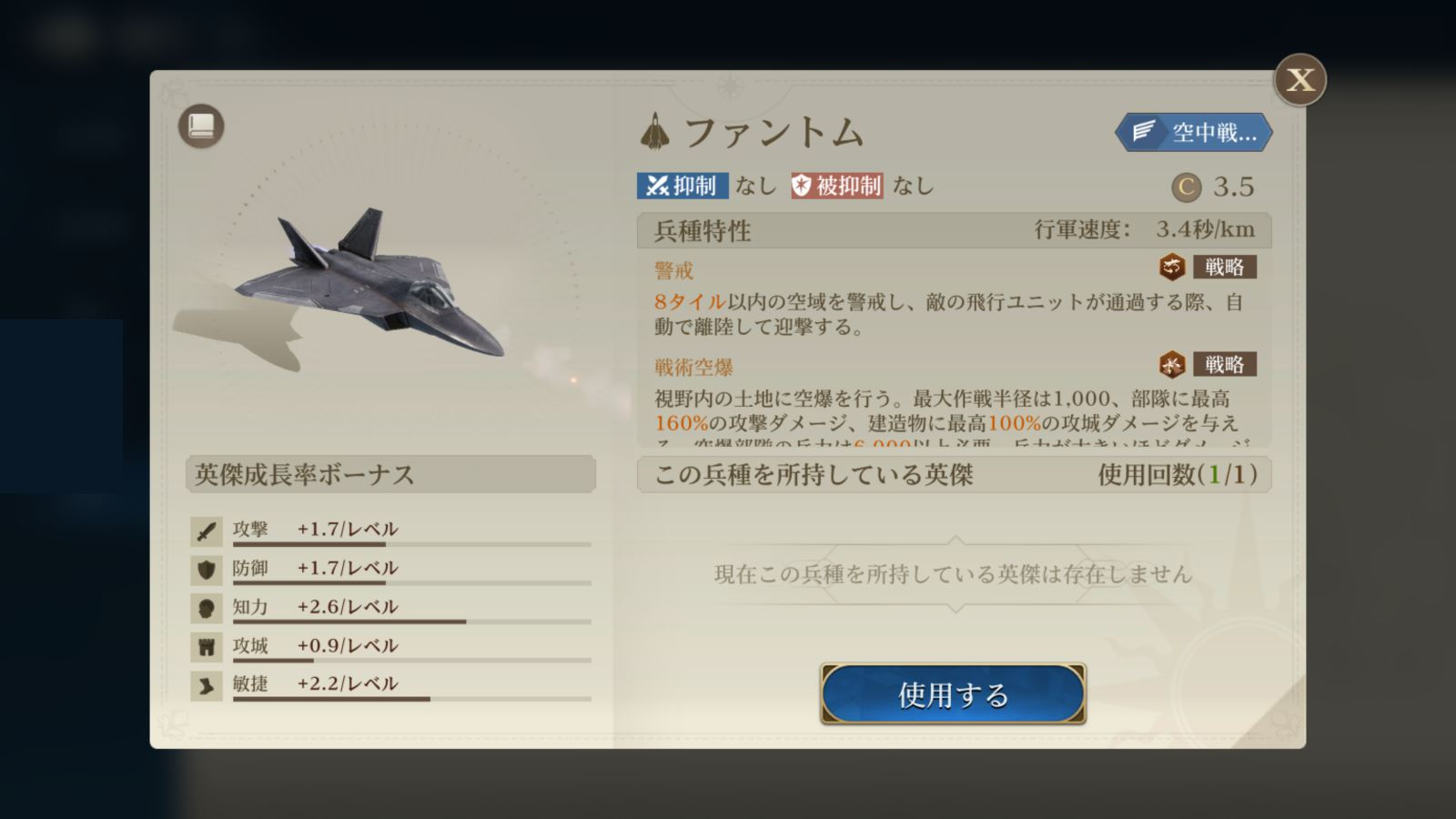Tap the 被抑制 countered-by badge
1456x819 pixels.
(836, 186)
